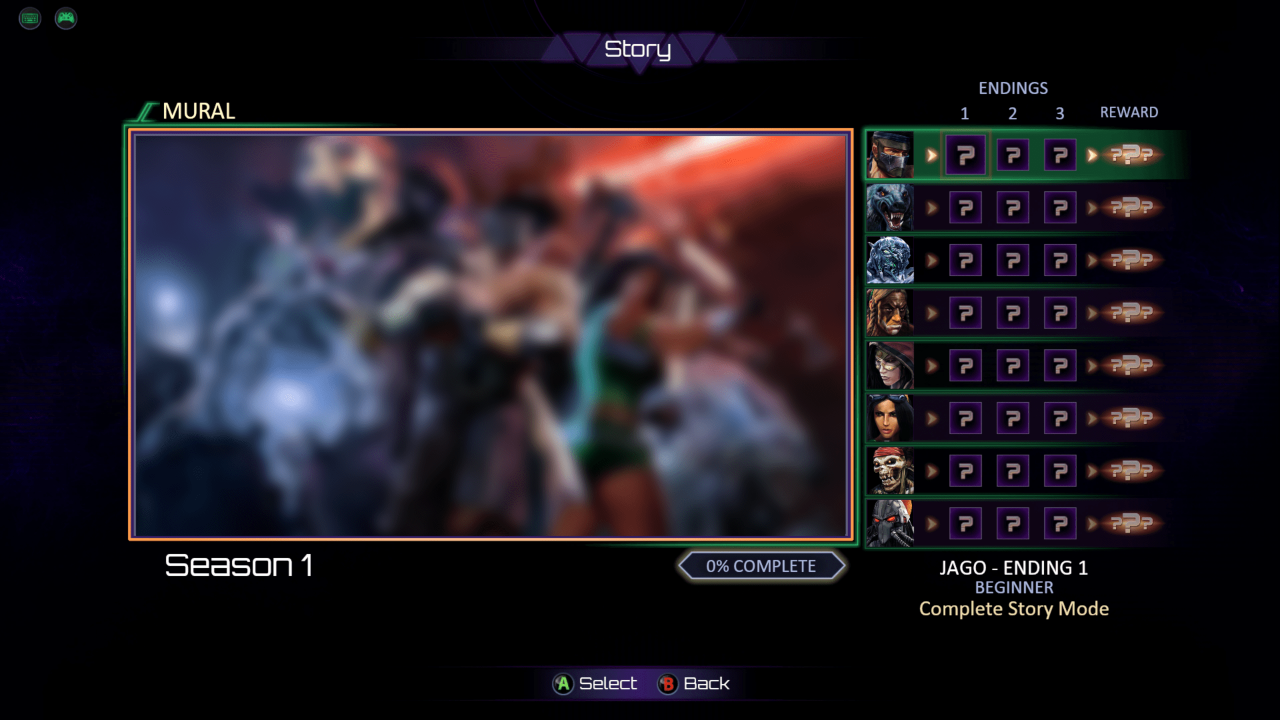This screenshot has width=1280, height=720.
Task: Click the green gamepad overlay icon
Action: 66,18
